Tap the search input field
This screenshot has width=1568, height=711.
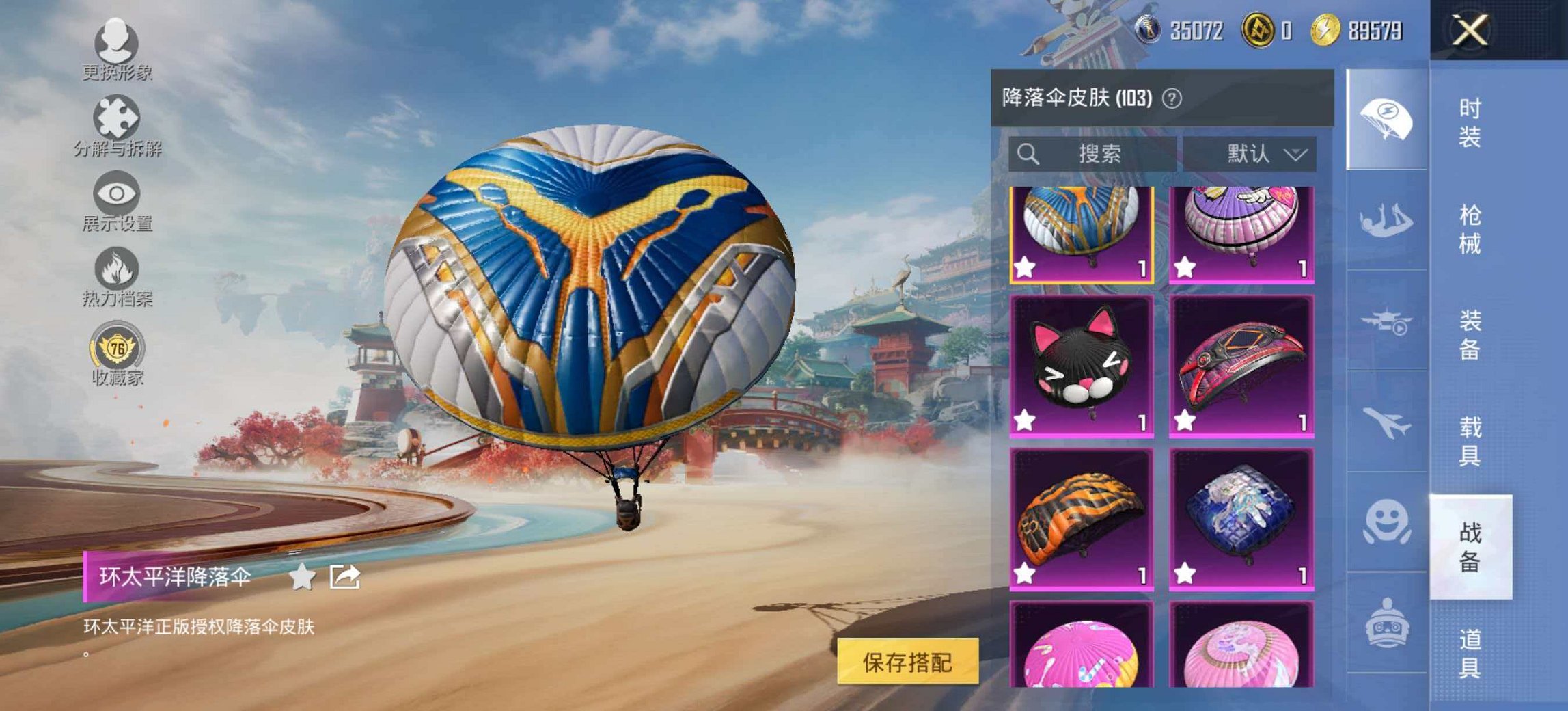tap(1093, 154)
